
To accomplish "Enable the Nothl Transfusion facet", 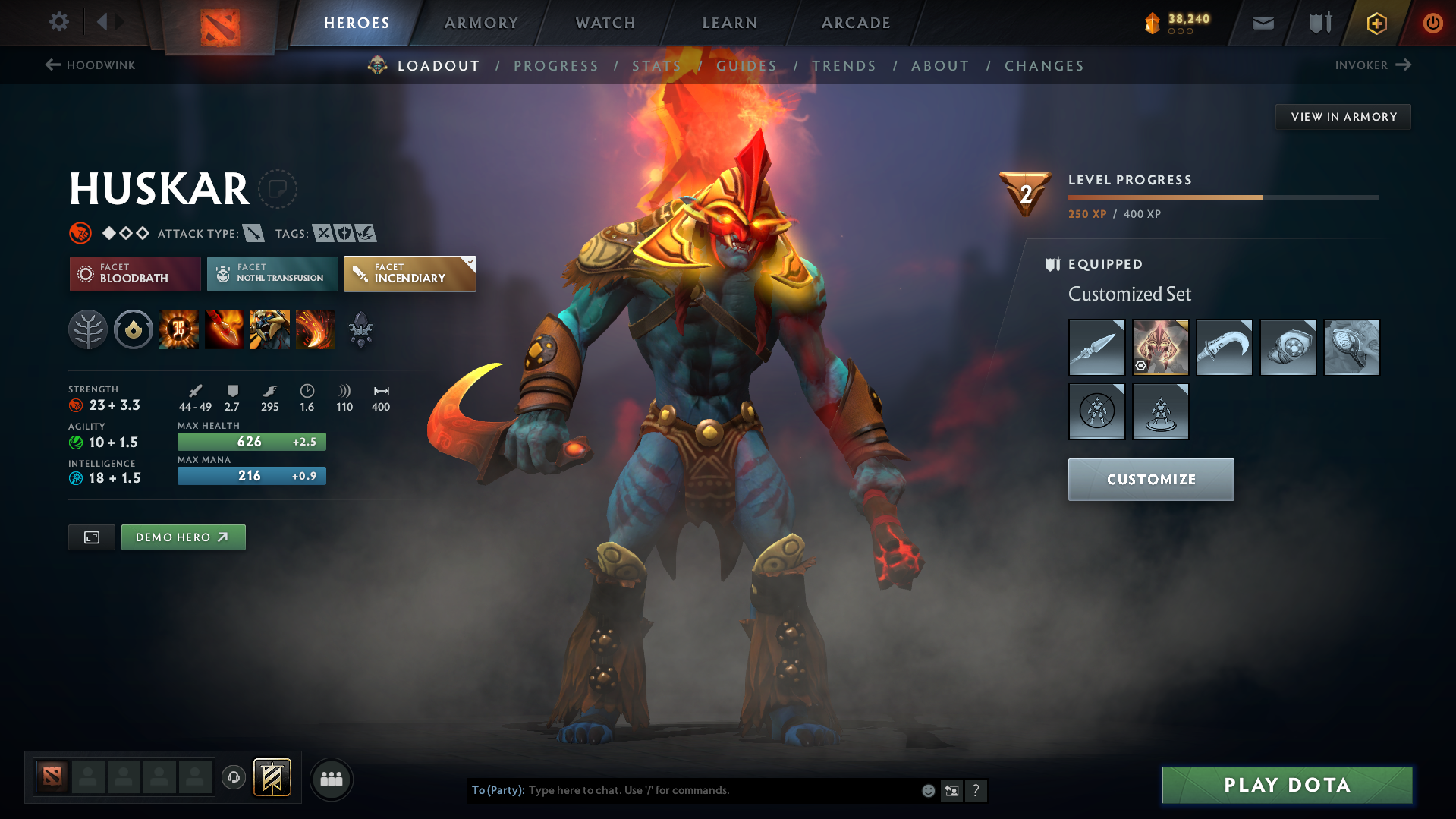I will click(x=272, y=273).
